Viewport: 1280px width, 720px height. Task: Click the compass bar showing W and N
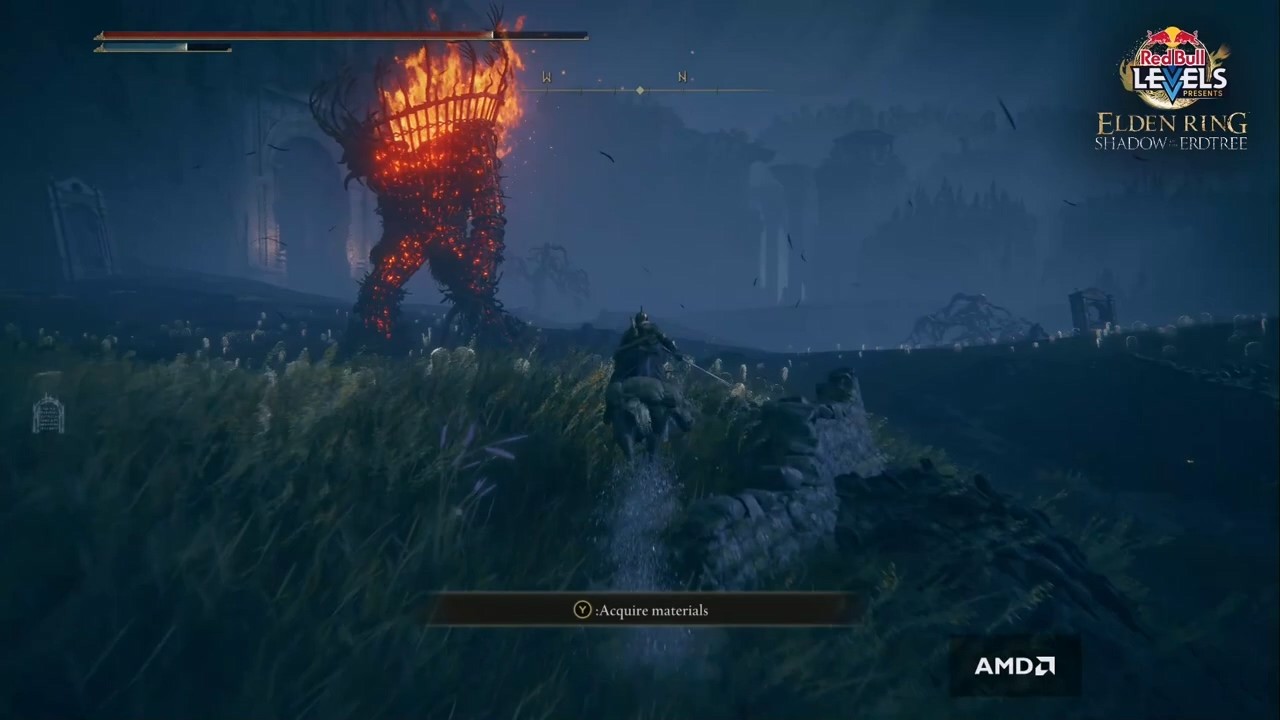(640, 89)
